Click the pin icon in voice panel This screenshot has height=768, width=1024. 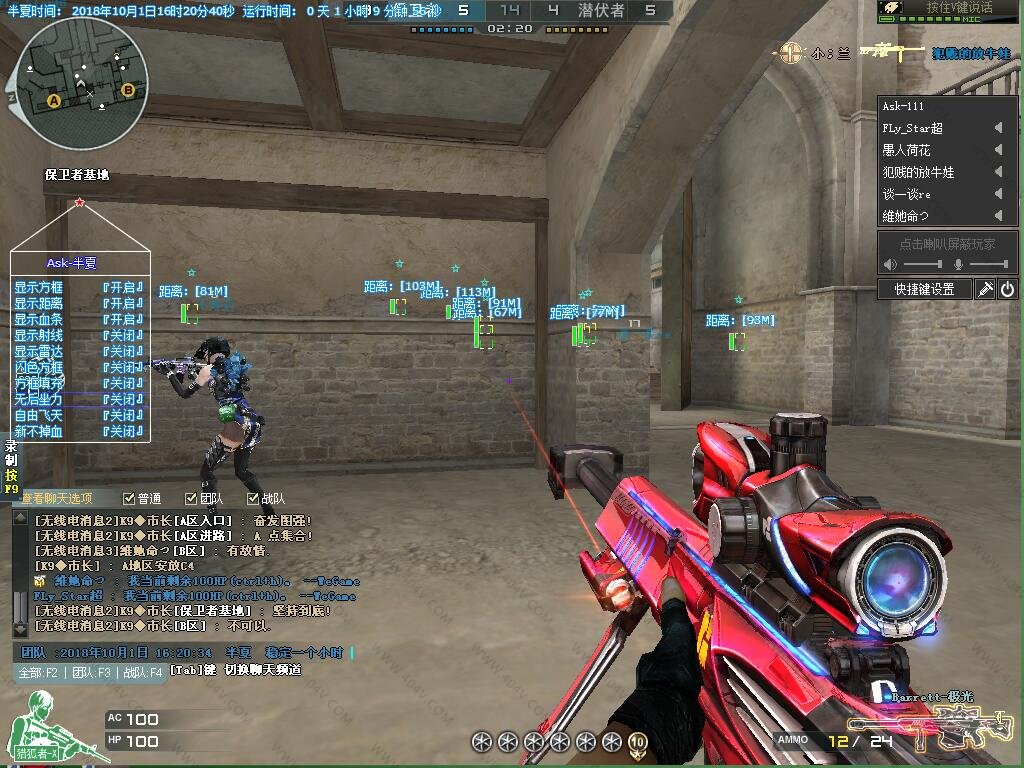click(x=985, y=289)
